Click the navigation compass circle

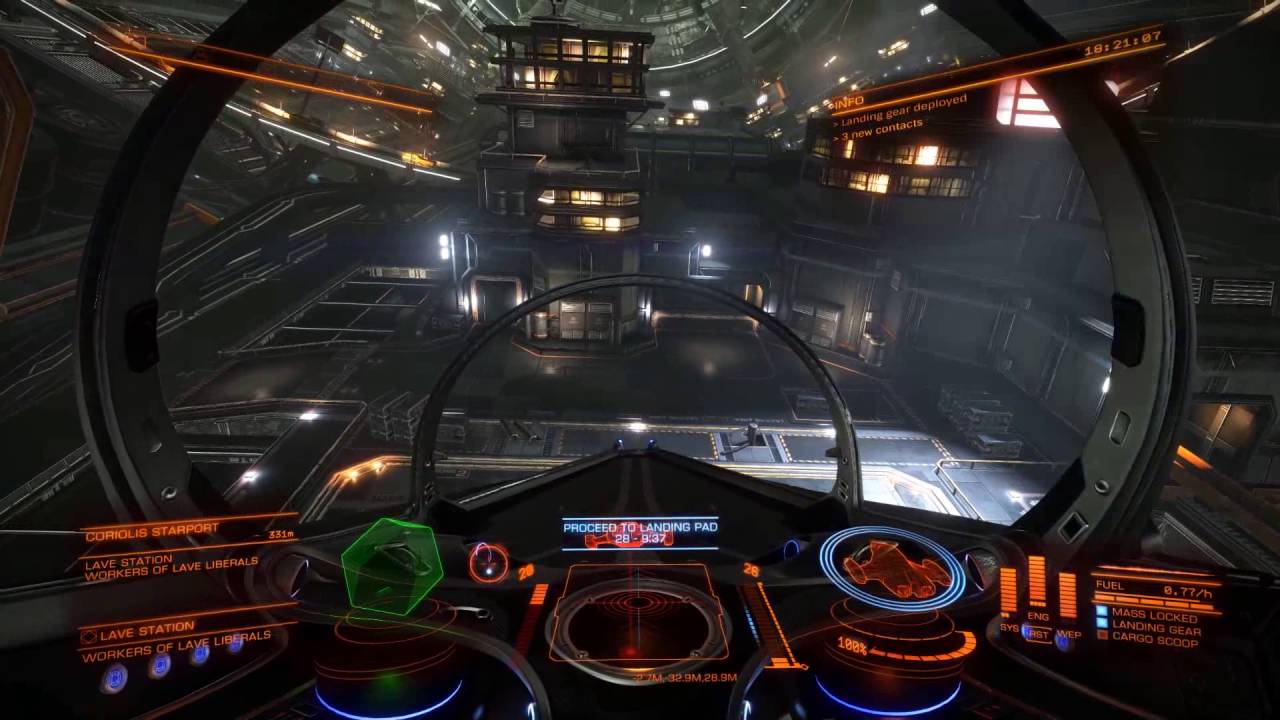pos(488,562)
